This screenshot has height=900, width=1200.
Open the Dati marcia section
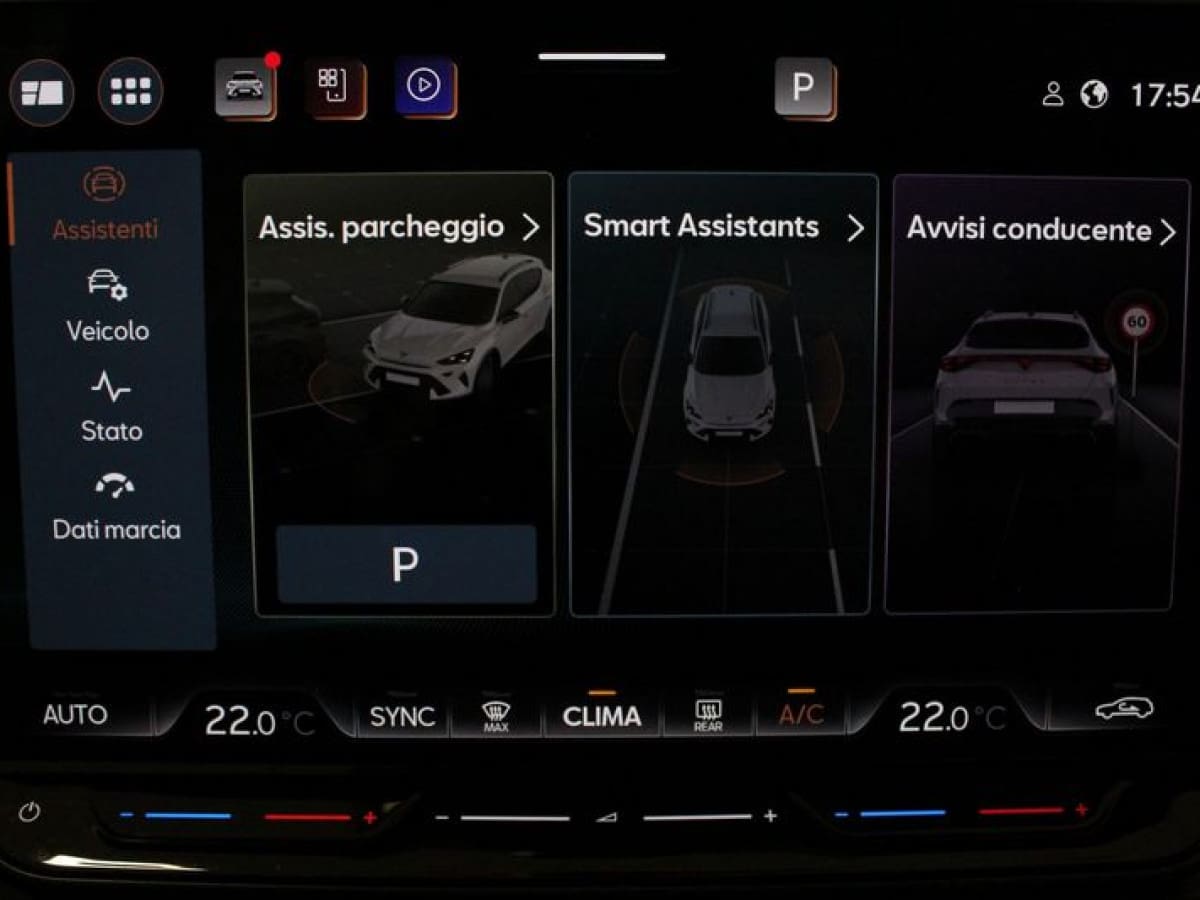coord(116,507)
